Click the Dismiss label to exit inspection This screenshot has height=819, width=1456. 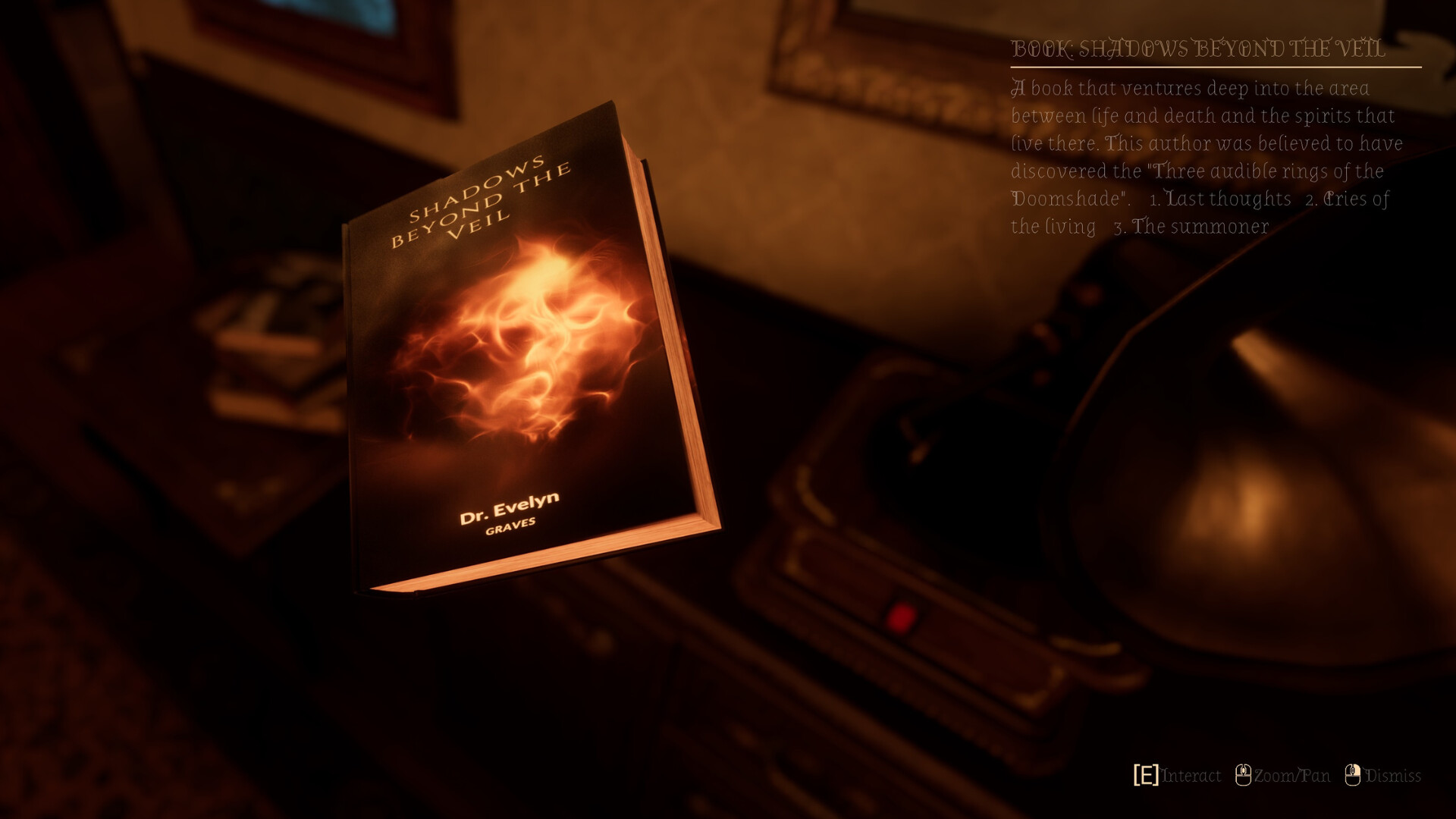(1394, 777)
